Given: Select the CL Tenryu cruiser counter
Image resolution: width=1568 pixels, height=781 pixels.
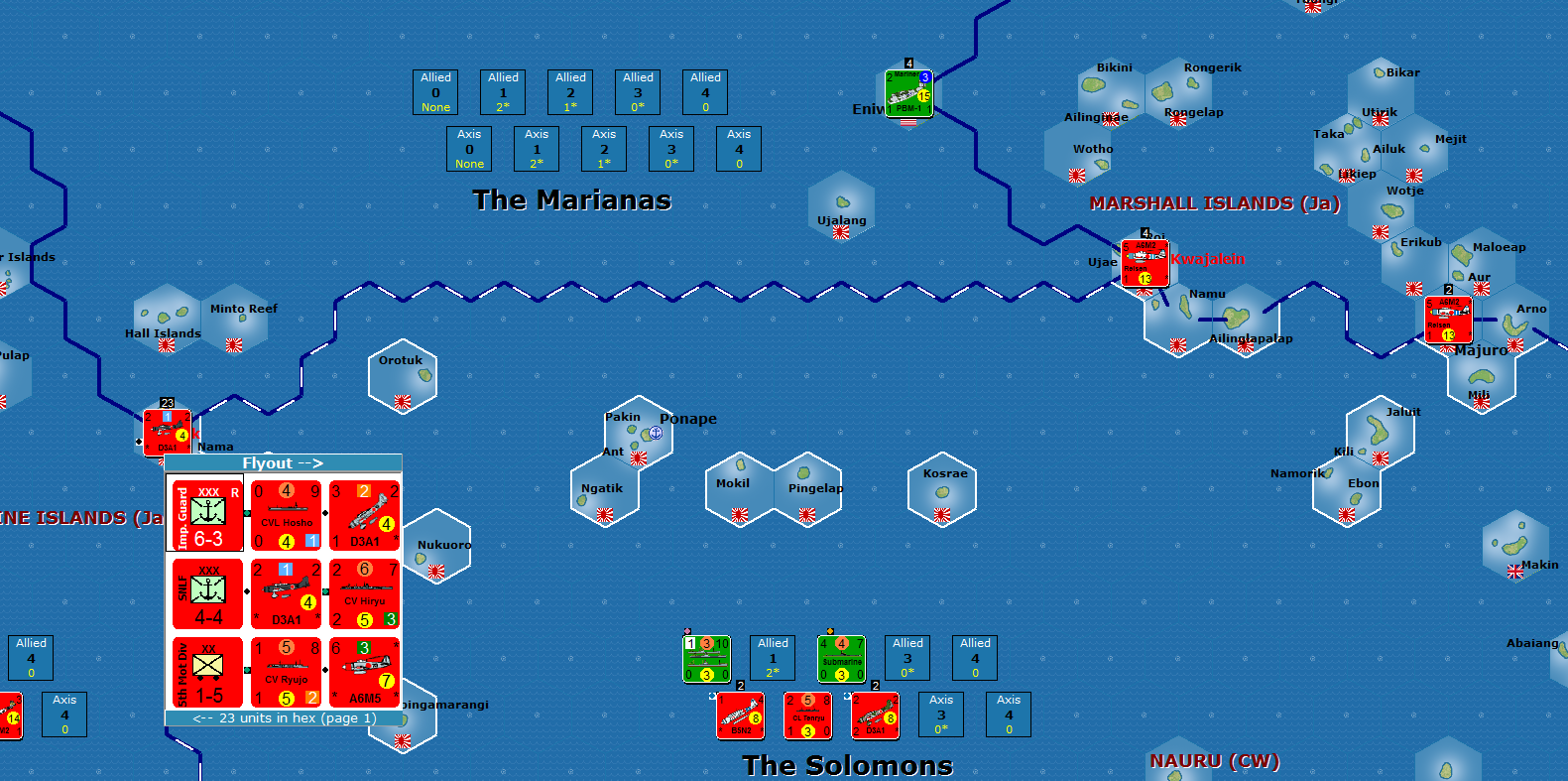Looking at the screenshot, I should pyautogui.click(x=807, y=716).
